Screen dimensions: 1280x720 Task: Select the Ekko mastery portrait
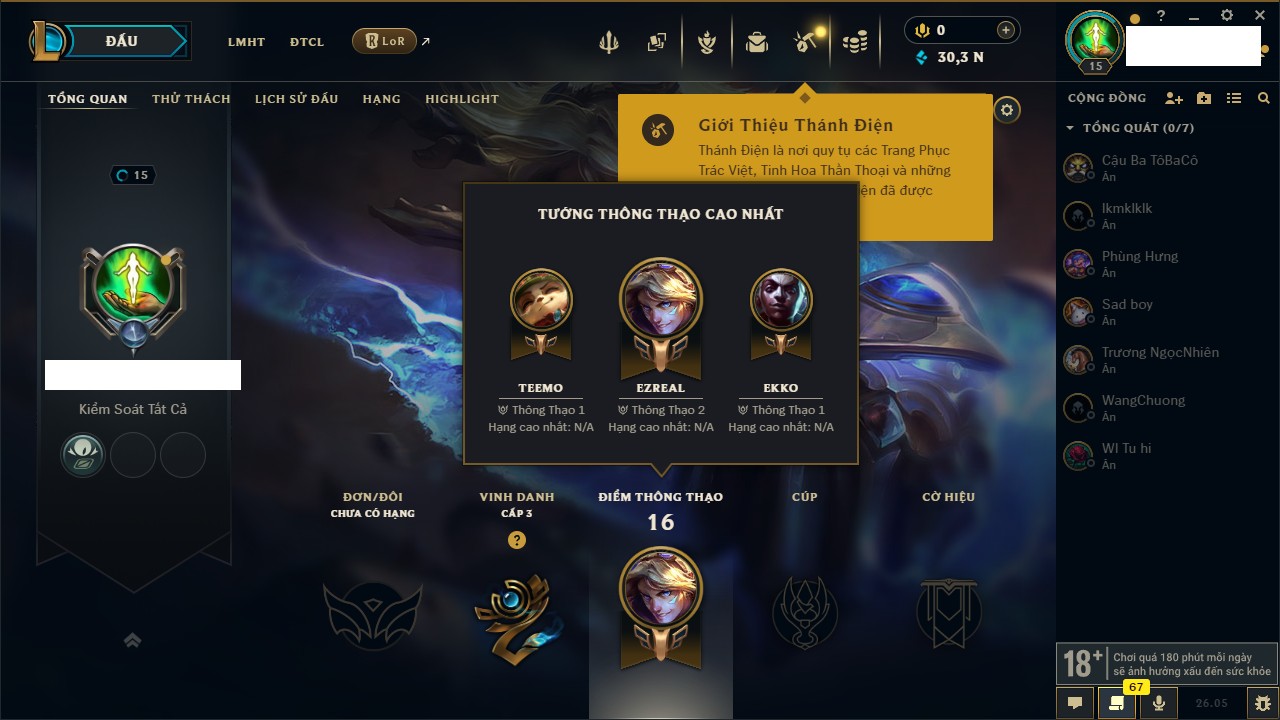tap(781, 300)
